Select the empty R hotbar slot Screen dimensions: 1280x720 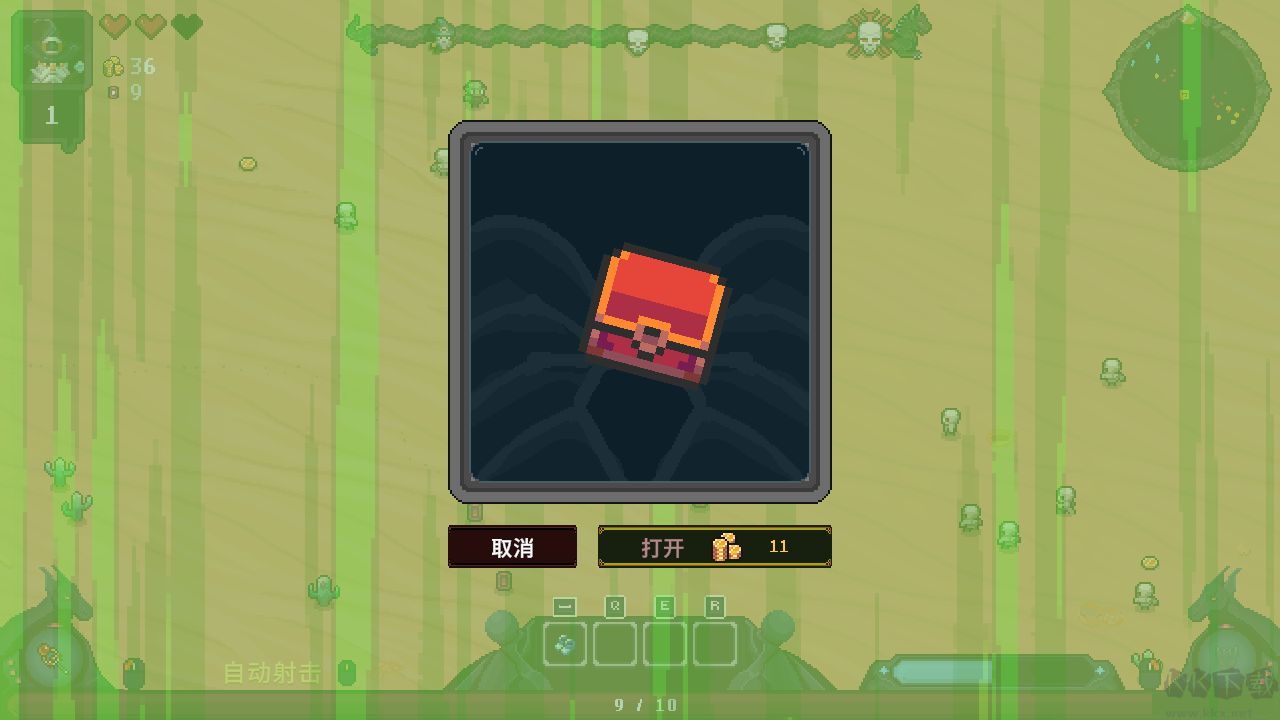point(714,645)
